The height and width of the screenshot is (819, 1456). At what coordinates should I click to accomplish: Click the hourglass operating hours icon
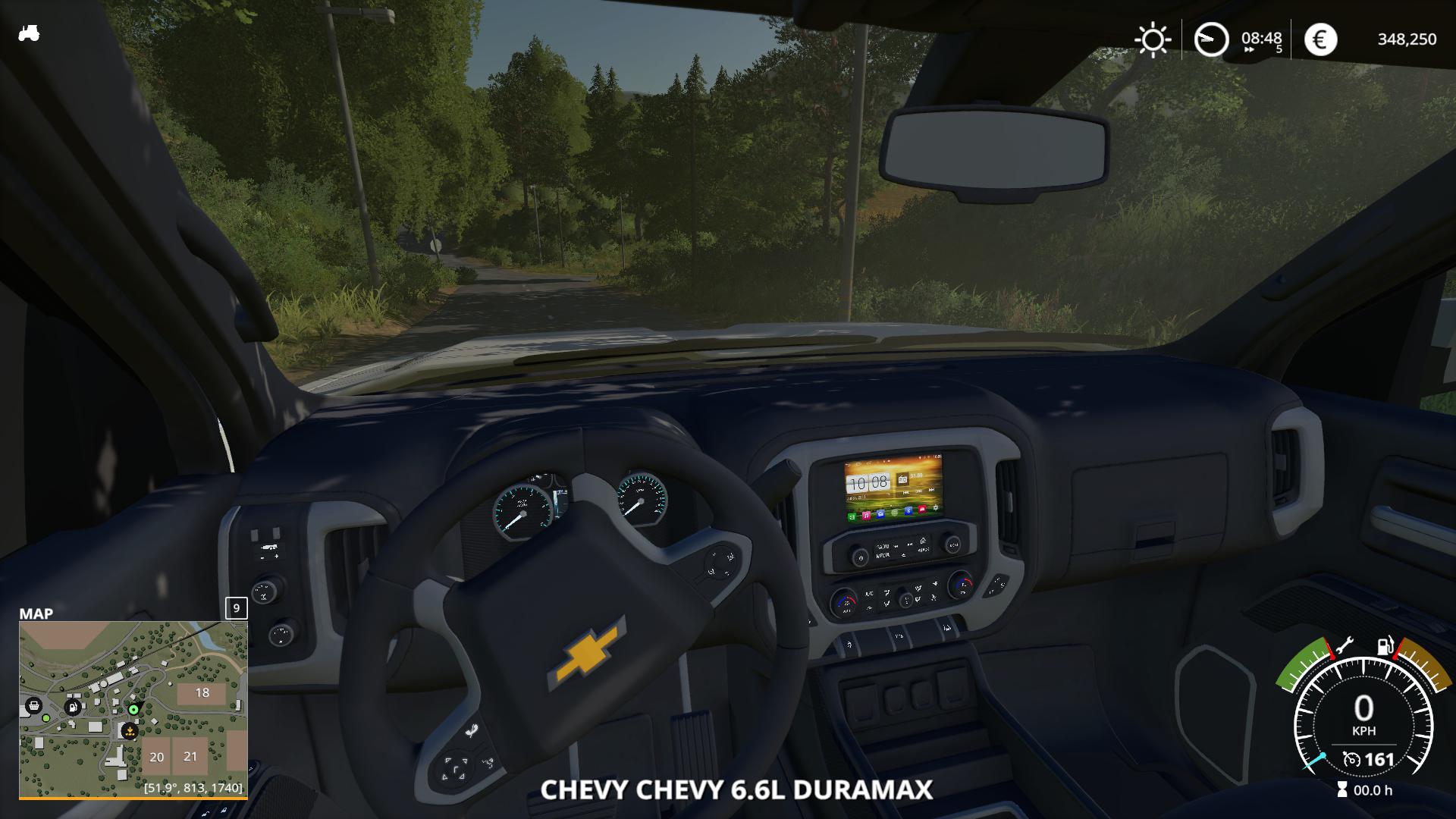tap(1343, 790)
